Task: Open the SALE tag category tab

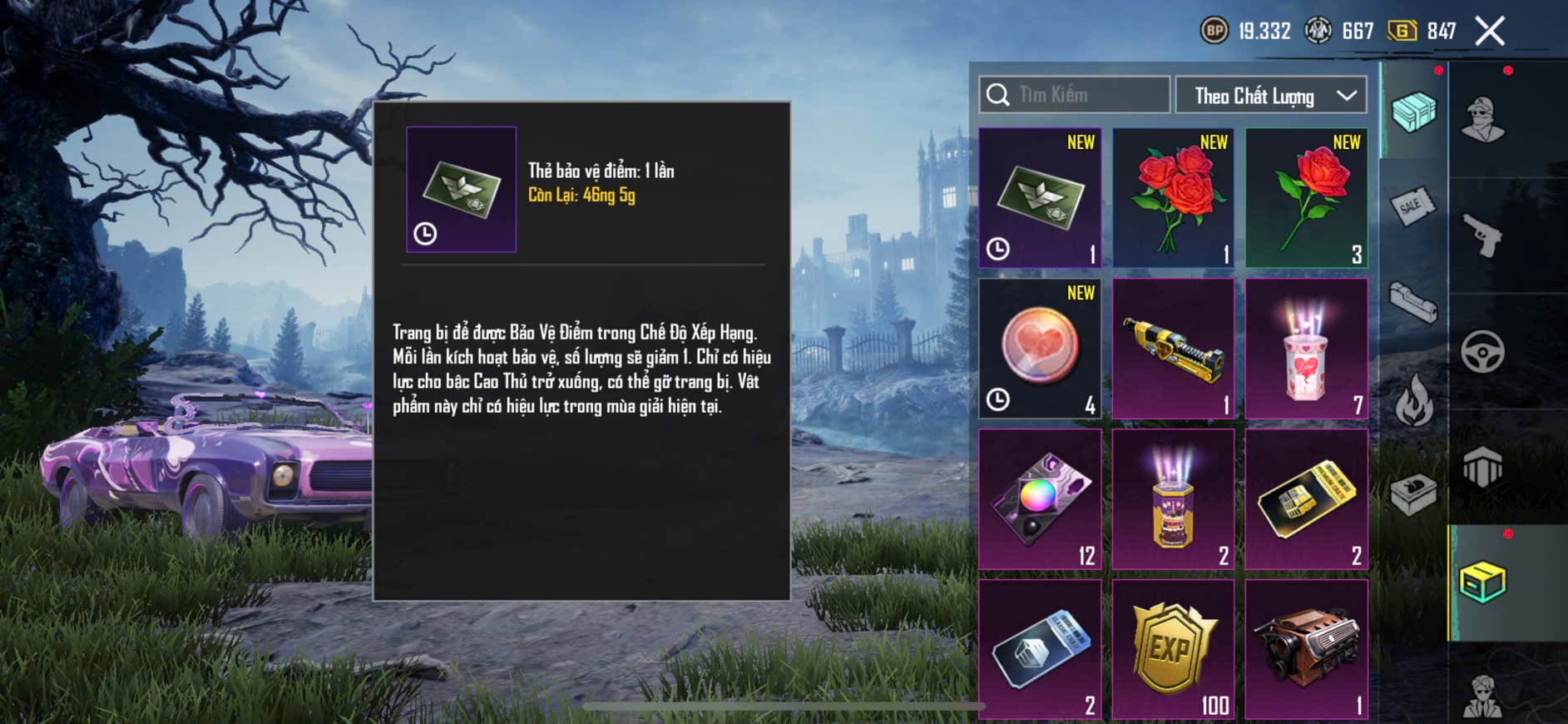Action: pos(1412,206)
